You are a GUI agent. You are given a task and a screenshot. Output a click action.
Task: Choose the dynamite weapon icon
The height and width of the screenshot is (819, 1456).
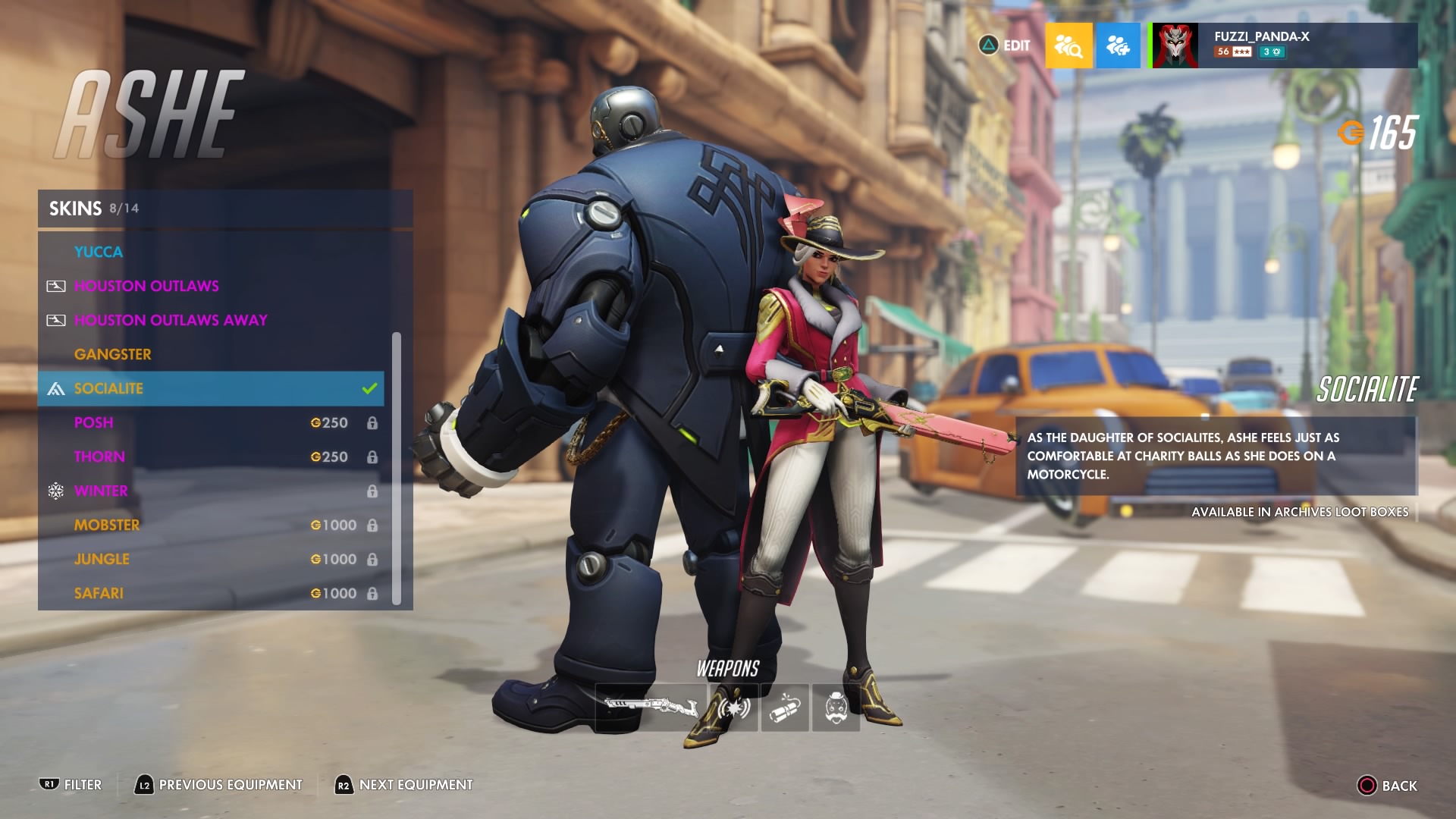click(785, 707)
